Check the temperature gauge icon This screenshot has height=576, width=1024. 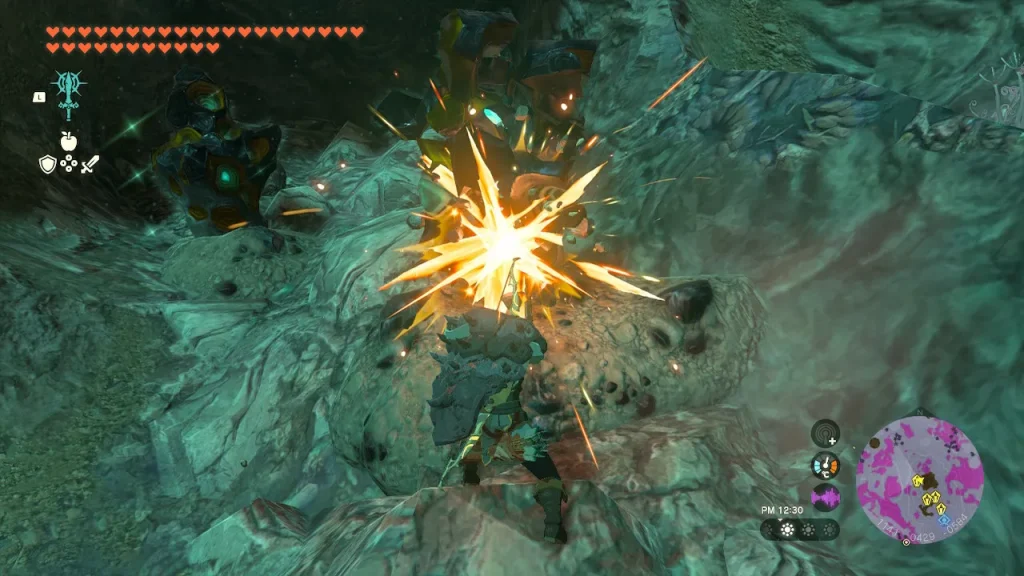(826, 465)
